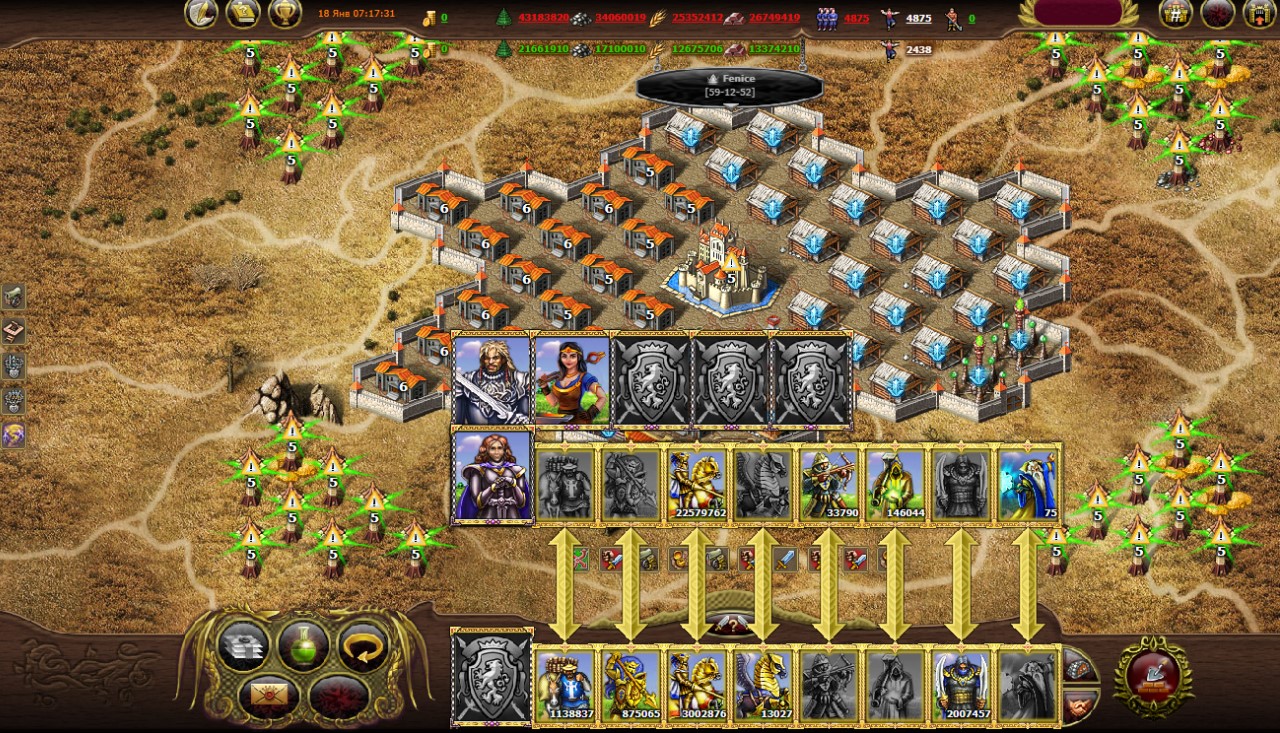Select the armored warrior stack of 2007457

point(961,684)
